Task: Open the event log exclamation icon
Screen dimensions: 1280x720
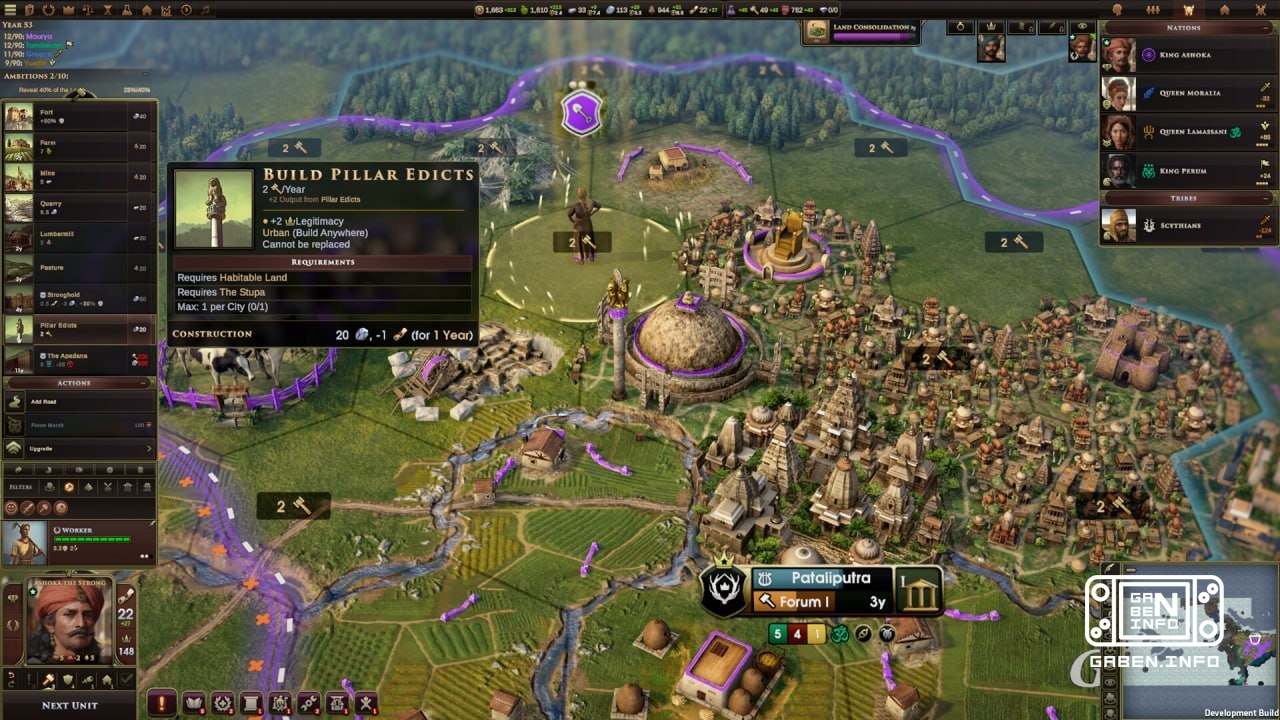Action: (x=162, y=703)
